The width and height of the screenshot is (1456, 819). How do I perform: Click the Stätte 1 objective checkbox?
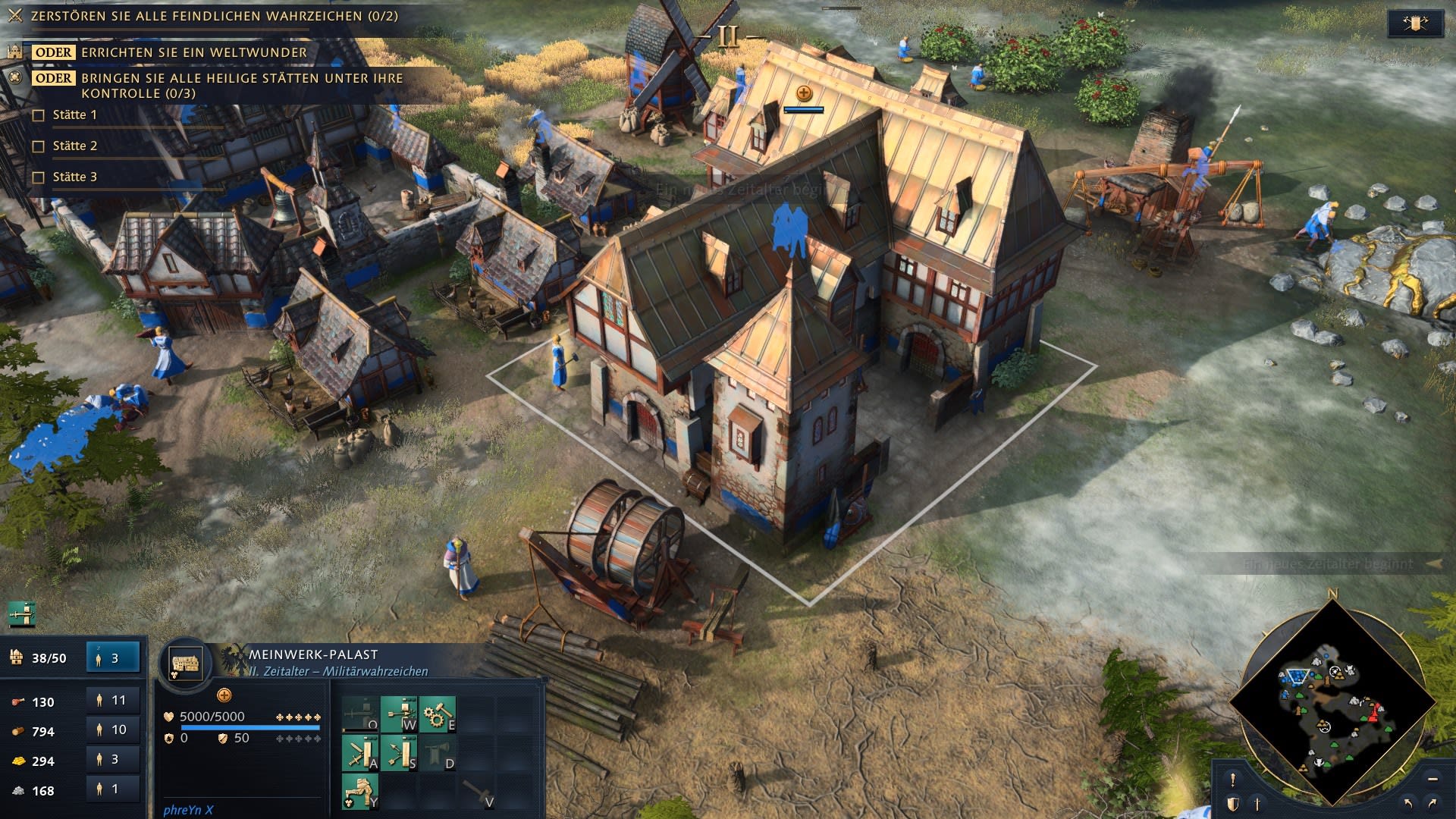click(39, 115)
